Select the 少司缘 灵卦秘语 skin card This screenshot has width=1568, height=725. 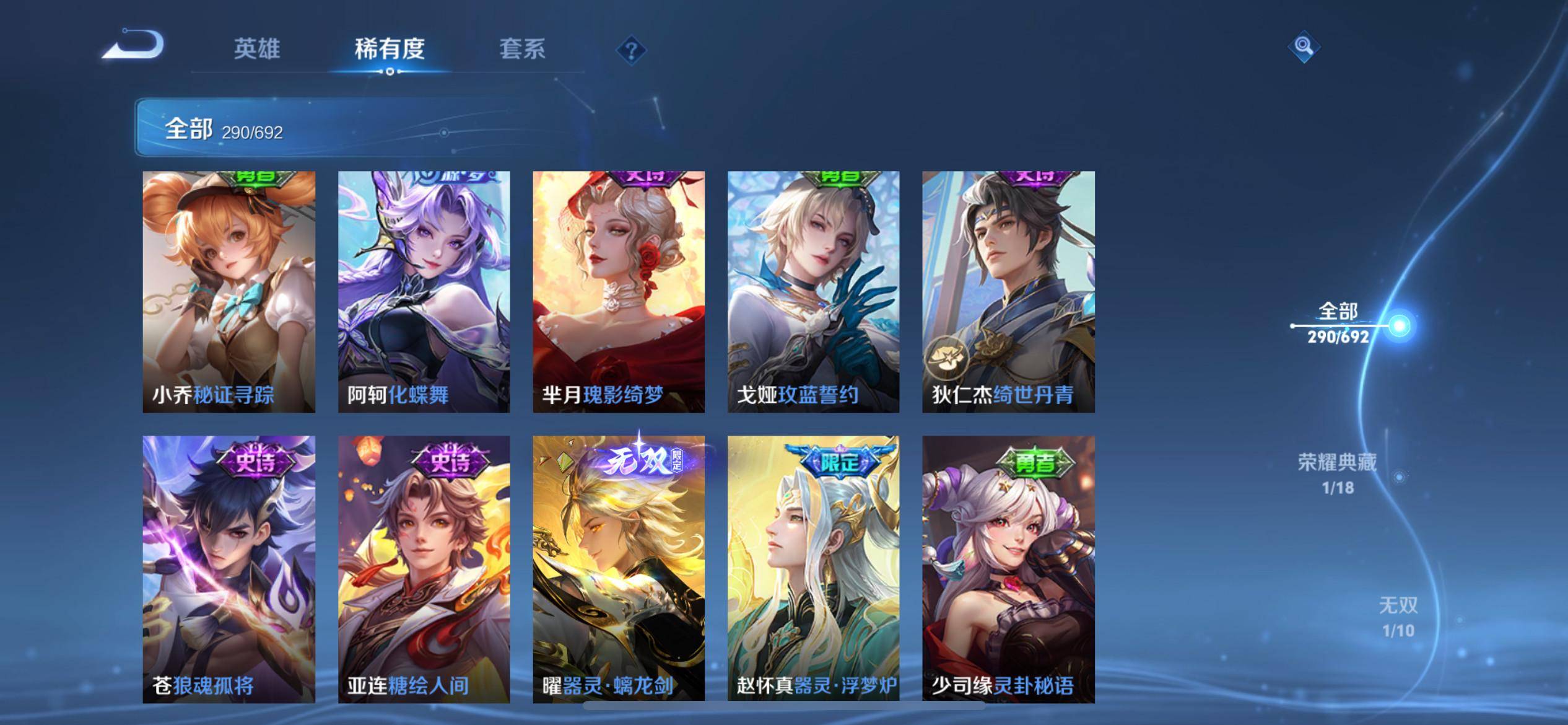tap(1008, 569)
